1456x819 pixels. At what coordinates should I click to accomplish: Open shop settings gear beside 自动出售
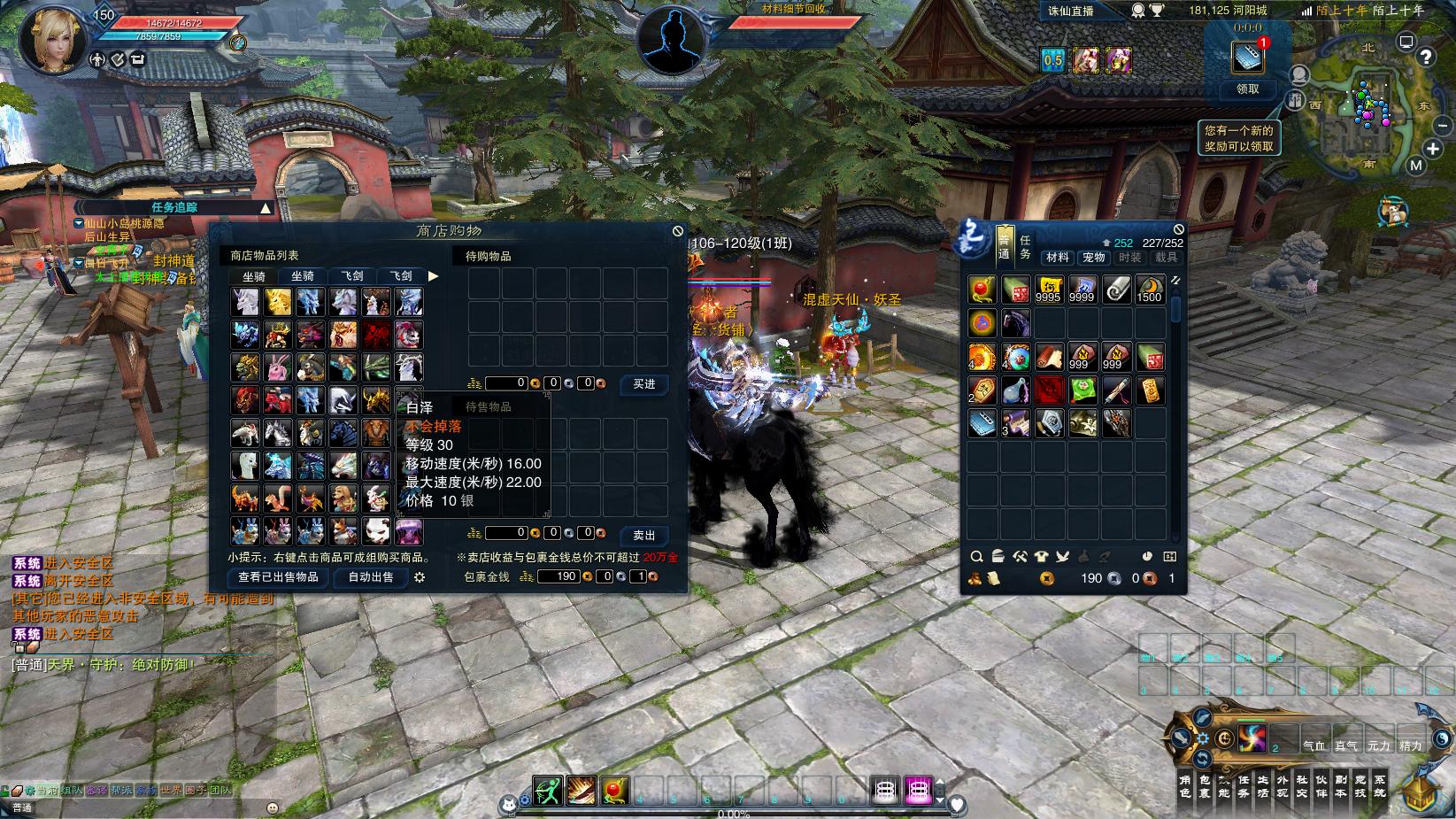point(420,577)
